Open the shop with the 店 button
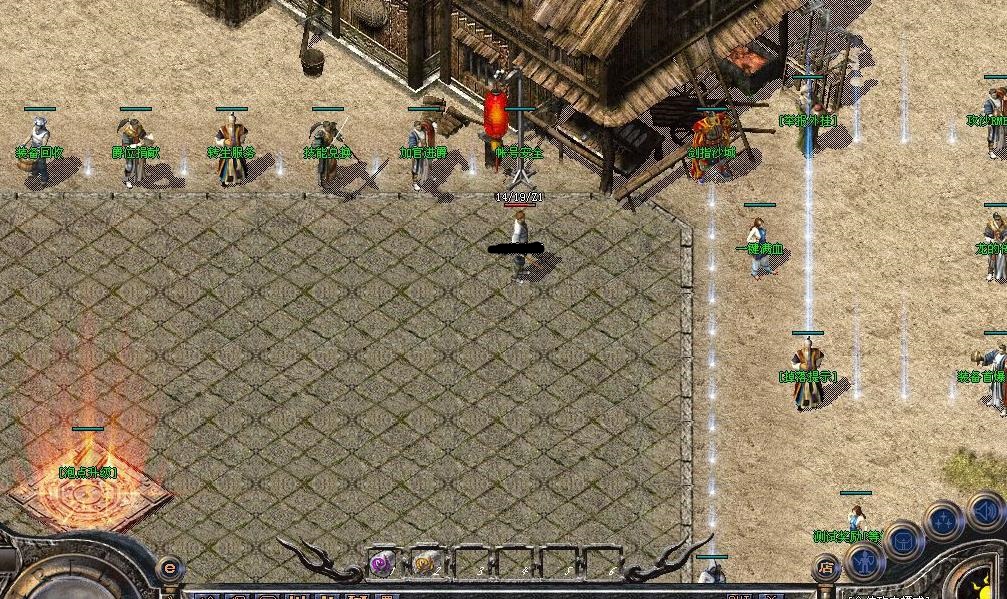This screenshot has height=599, width=1007. [x=826, y=568]
